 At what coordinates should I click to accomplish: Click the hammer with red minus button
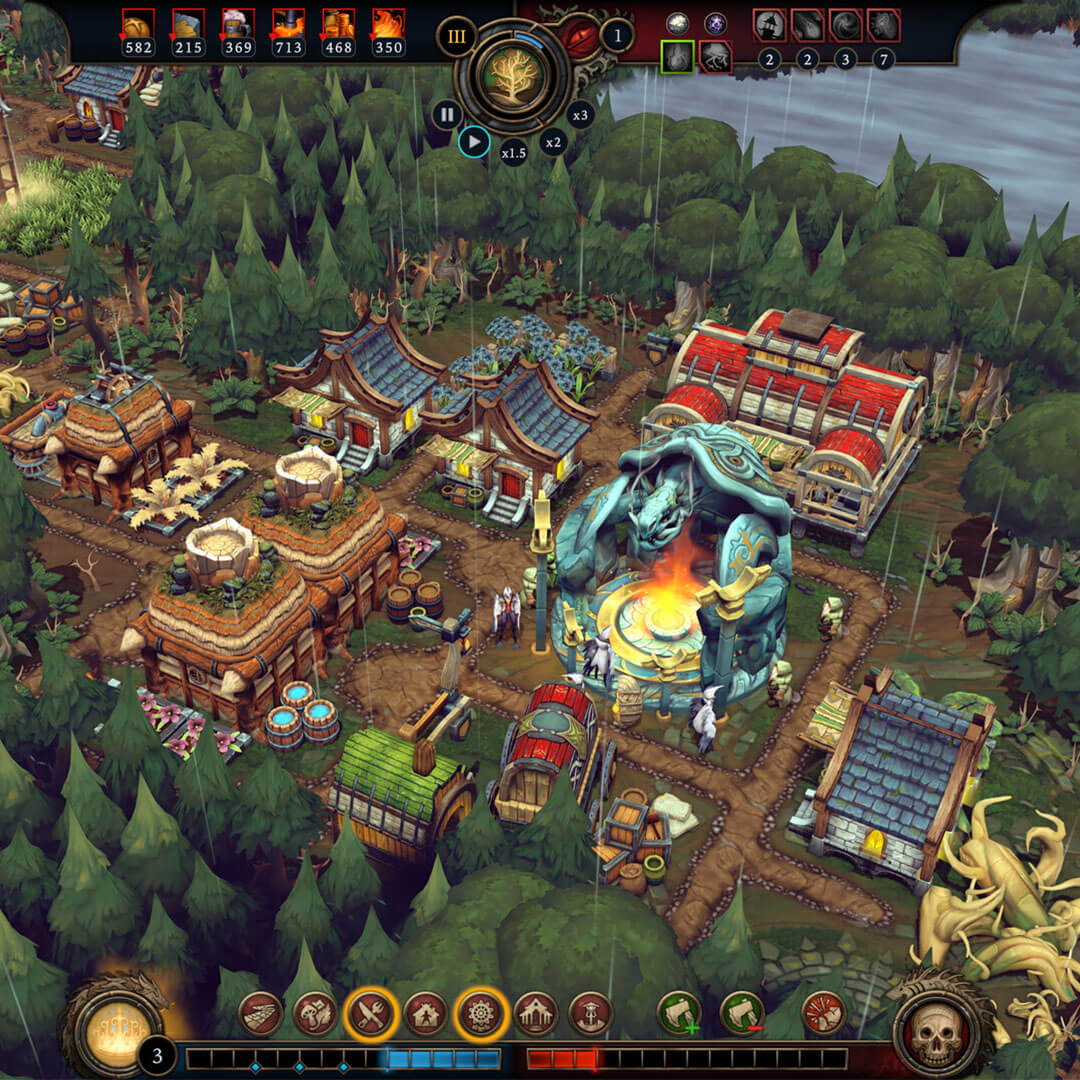(x=742, y=1013)
